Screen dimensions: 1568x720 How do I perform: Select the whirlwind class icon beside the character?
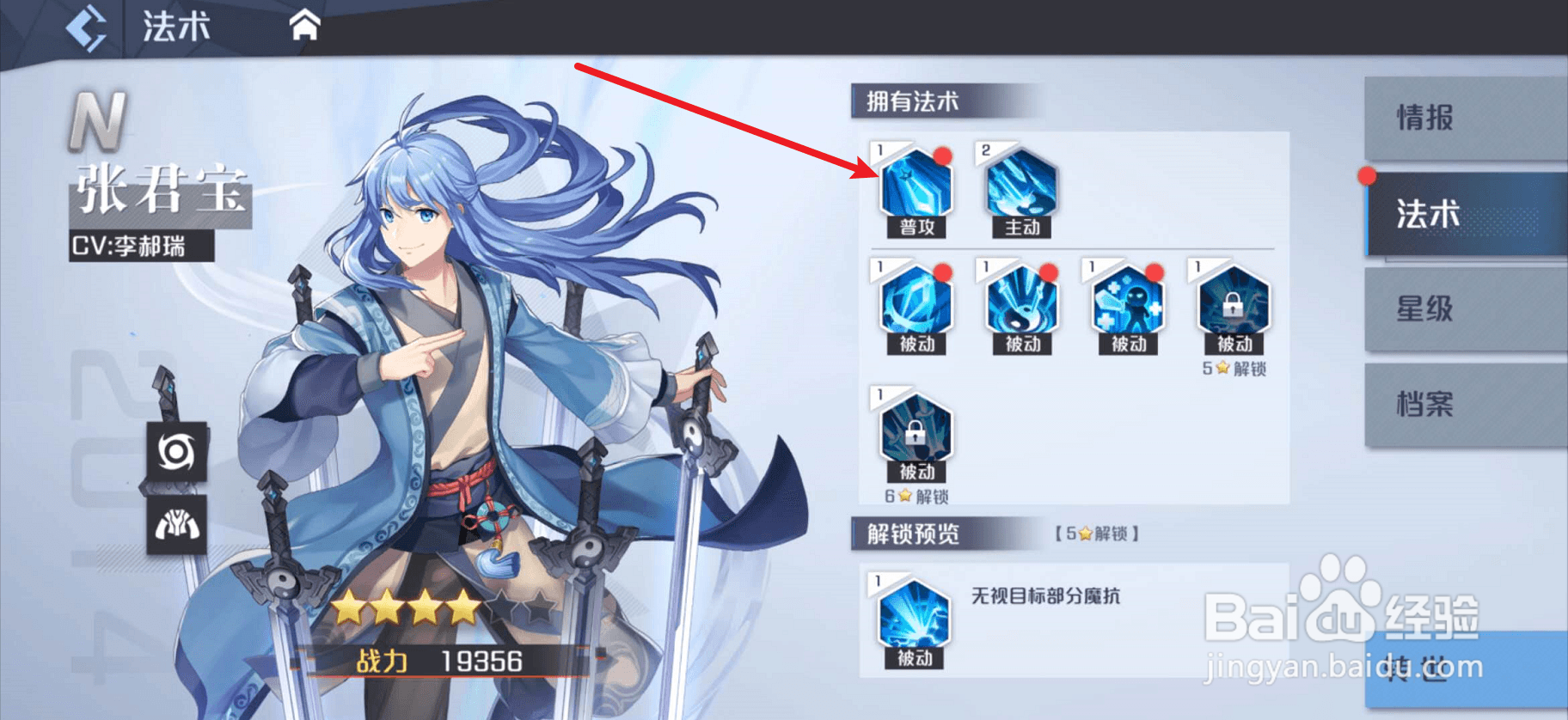(x=175, y=451)
